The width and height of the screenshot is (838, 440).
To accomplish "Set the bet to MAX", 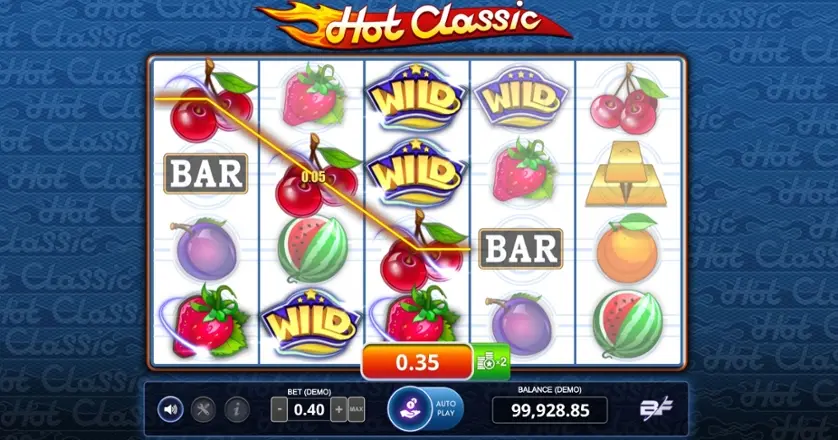I will point(356,409).
